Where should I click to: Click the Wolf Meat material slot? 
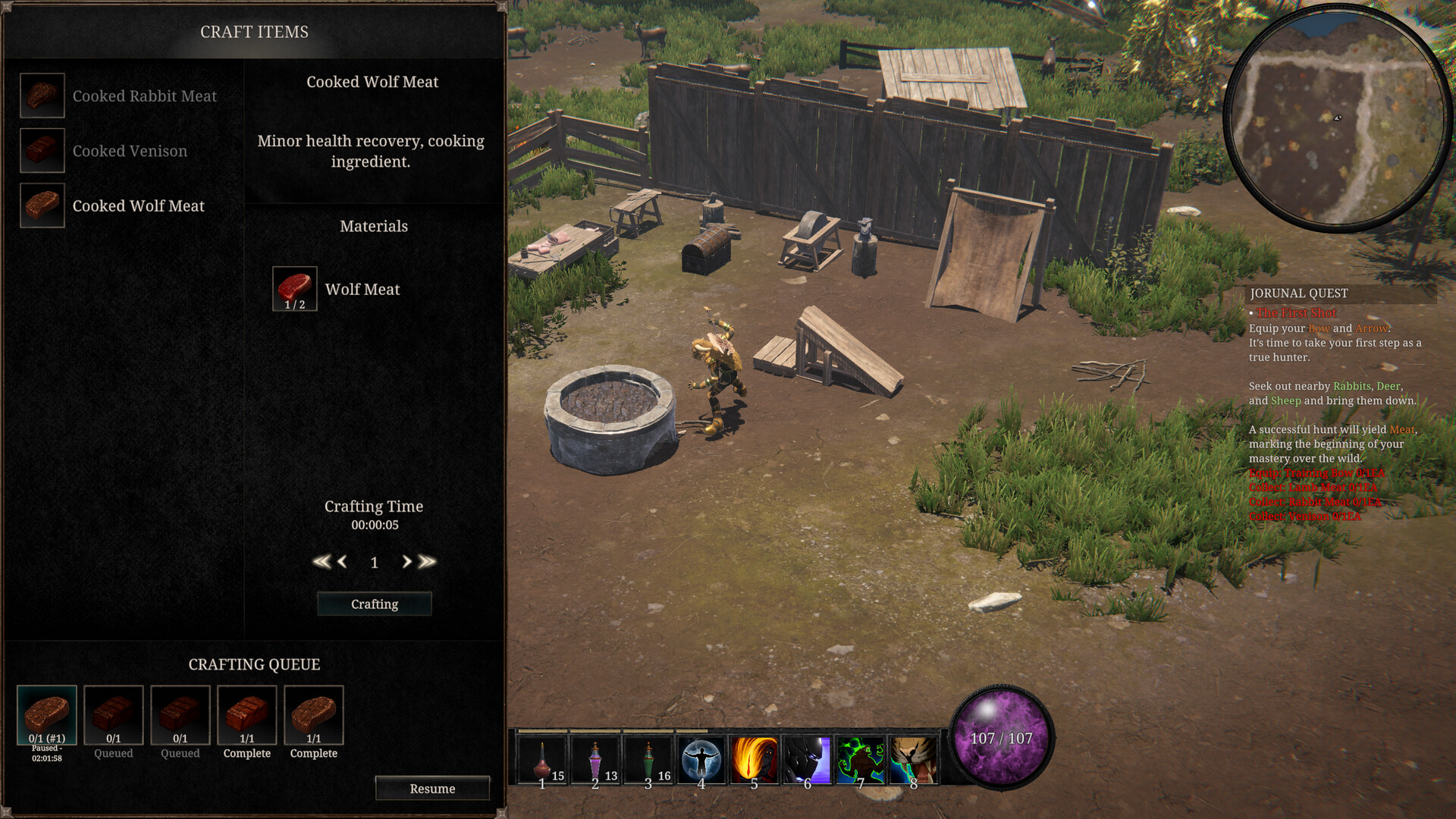point(295,289)
